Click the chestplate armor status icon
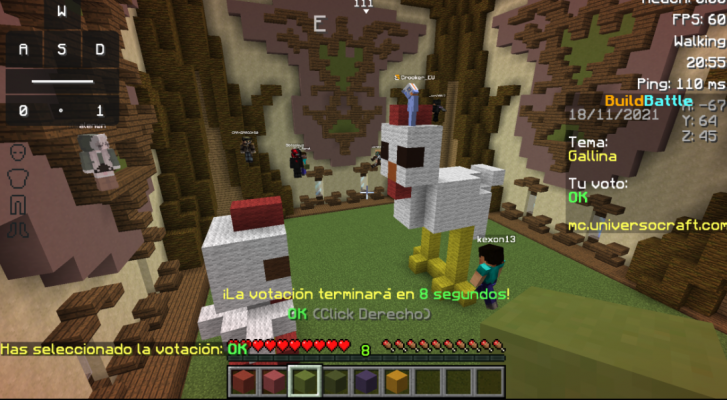 click(x=16, y=178)
